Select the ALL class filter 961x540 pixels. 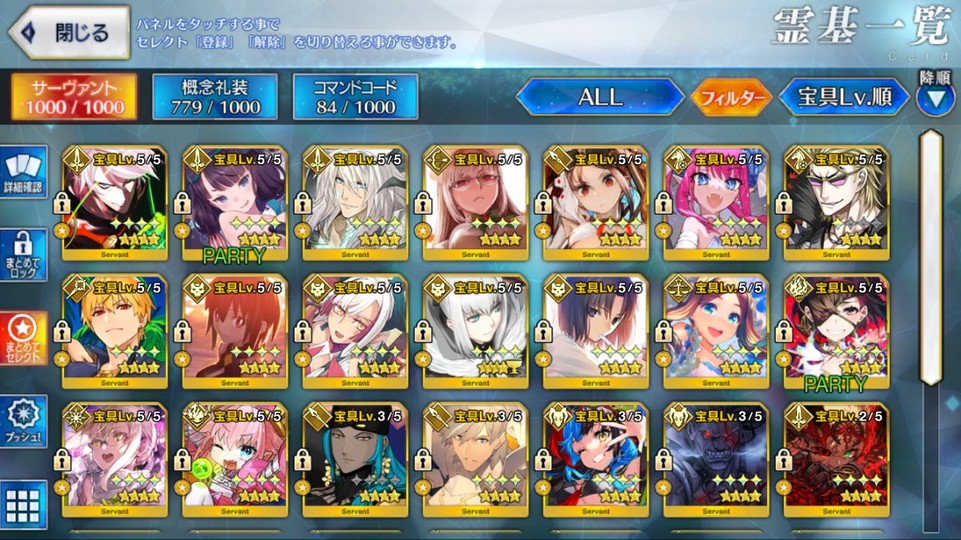(x=599, y=97)
